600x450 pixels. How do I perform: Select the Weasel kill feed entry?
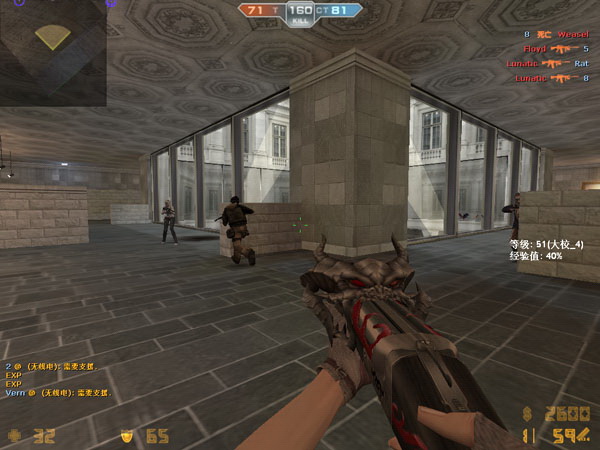tap(558, 34)
